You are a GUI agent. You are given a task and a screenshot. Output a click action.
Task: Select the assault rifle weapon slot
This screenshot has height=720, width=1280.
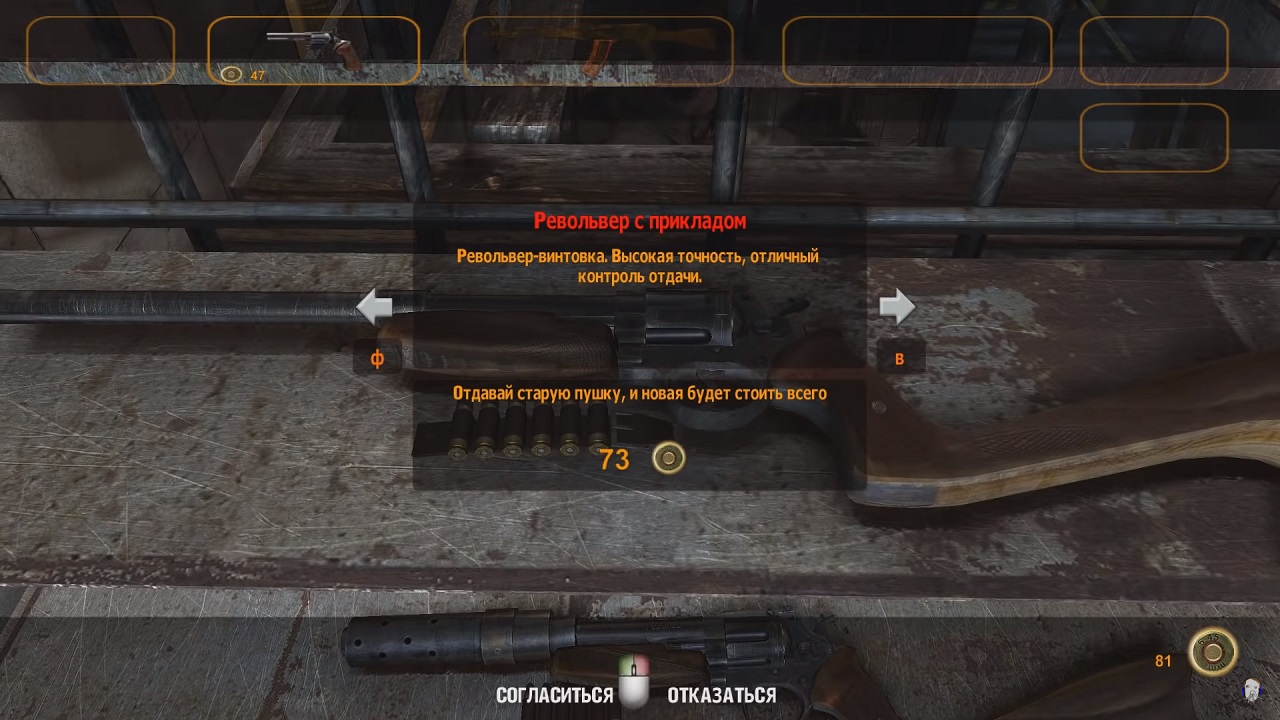tap(598, 50)
